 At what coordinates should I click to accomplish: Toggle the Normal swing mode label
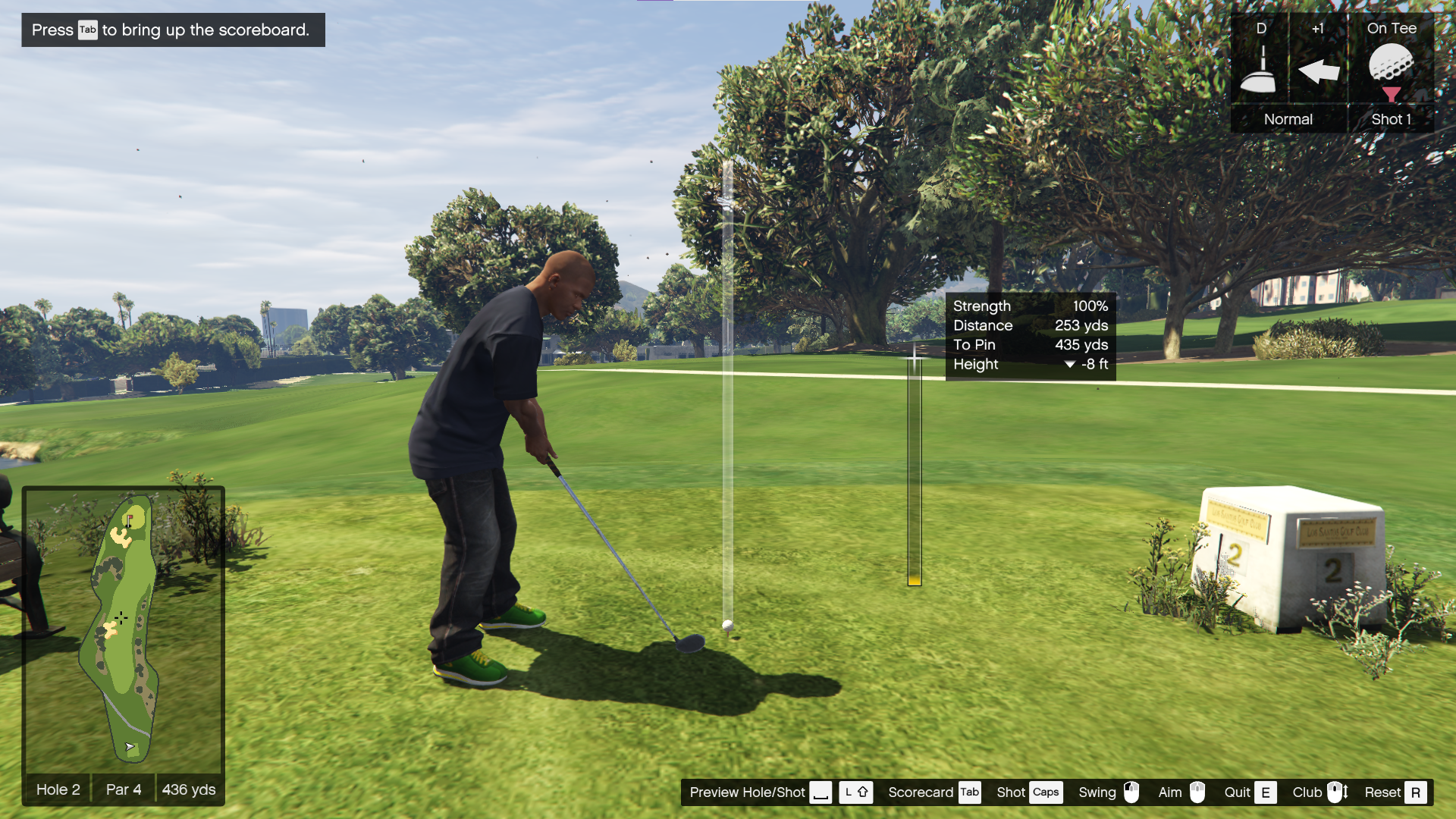coord(1288,119)
